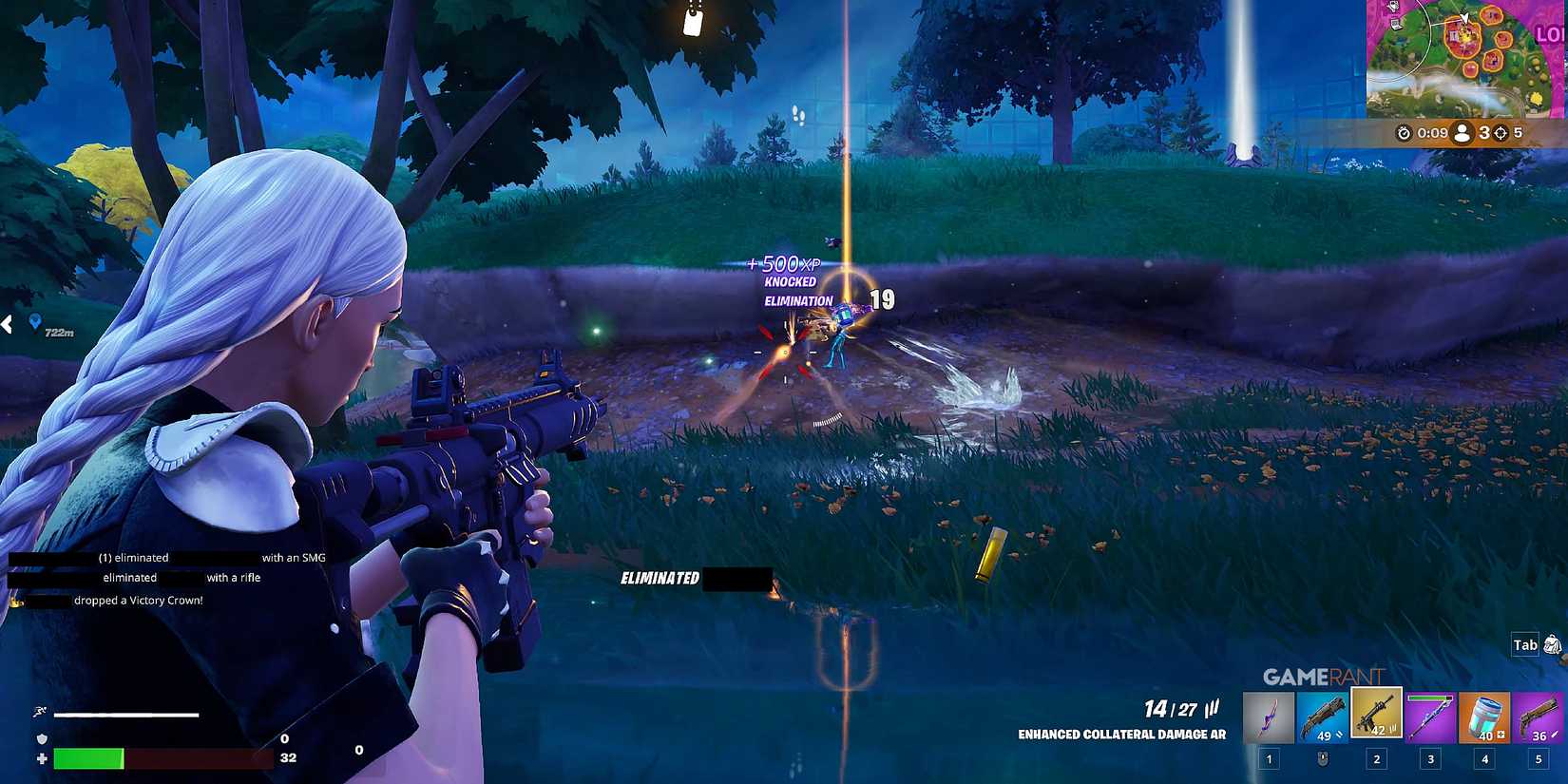
Task: Select the pistol in slot 5
Action: tap(1537, 715)
